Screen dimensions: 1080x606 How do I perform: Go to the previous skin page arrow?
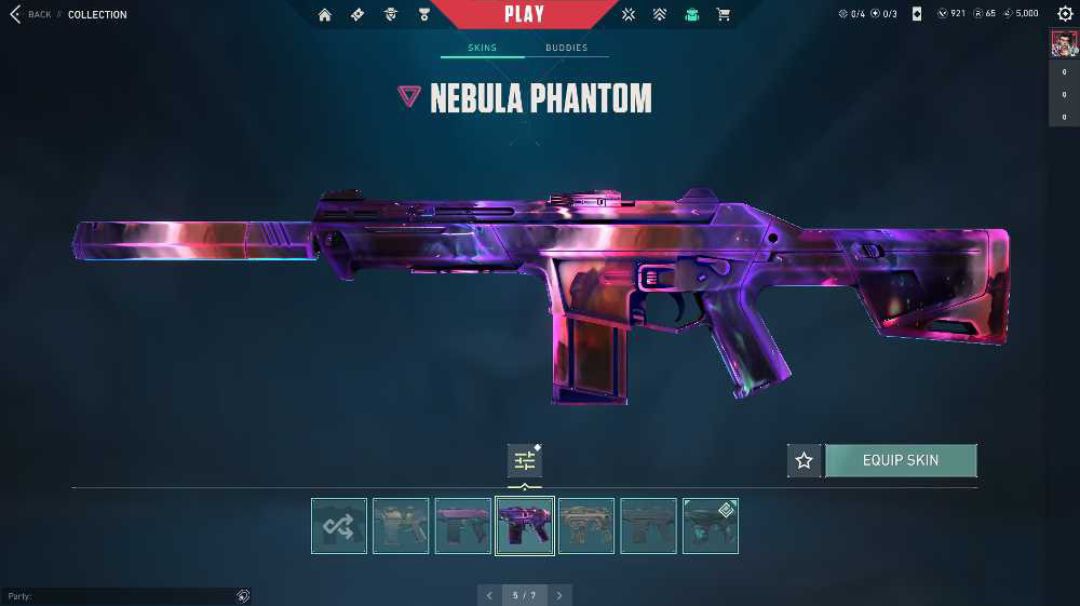(489, 596)
